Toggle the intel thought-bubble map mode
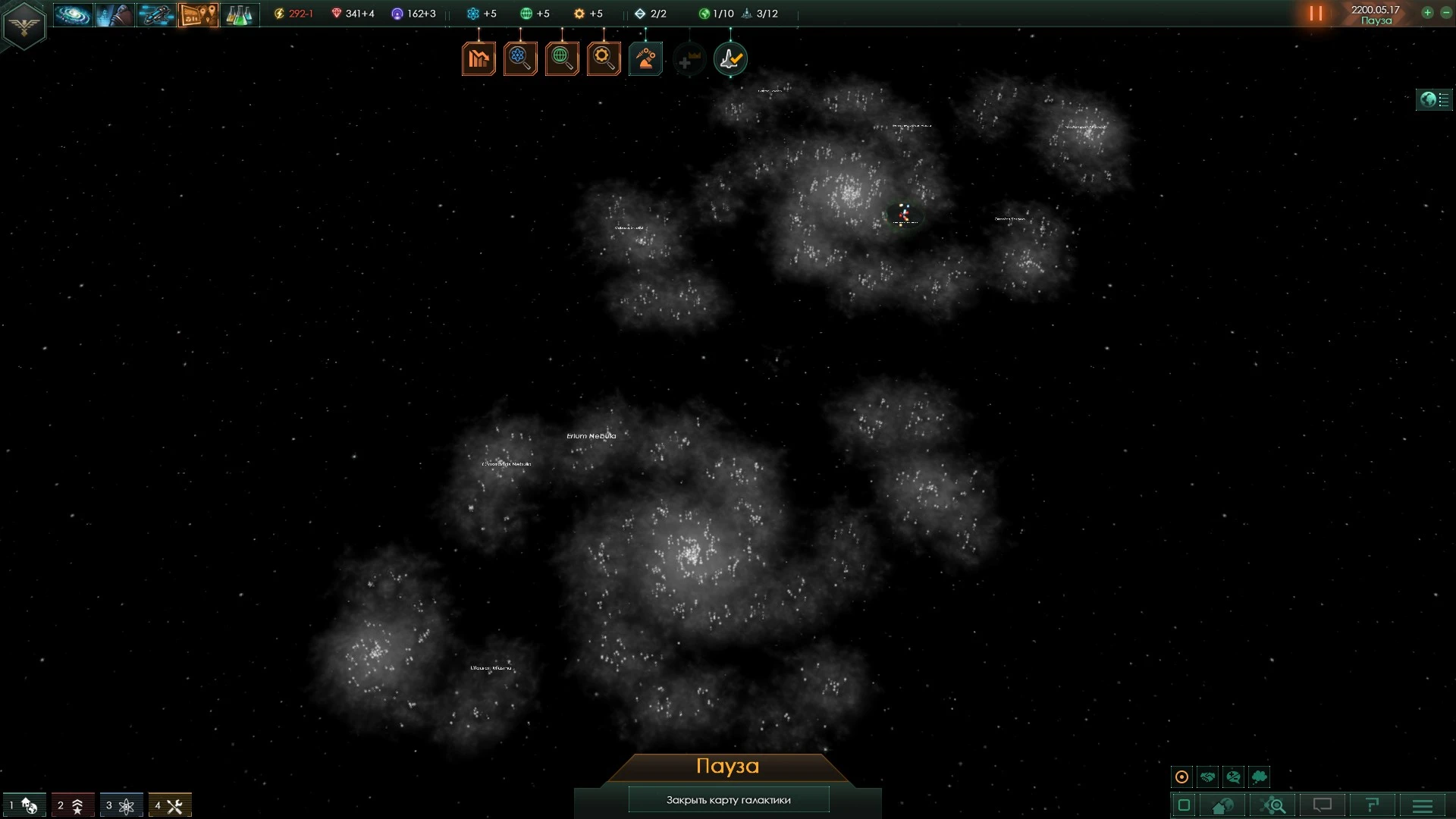Viewport: 1456px width, 819px height. pos(1260,777)
